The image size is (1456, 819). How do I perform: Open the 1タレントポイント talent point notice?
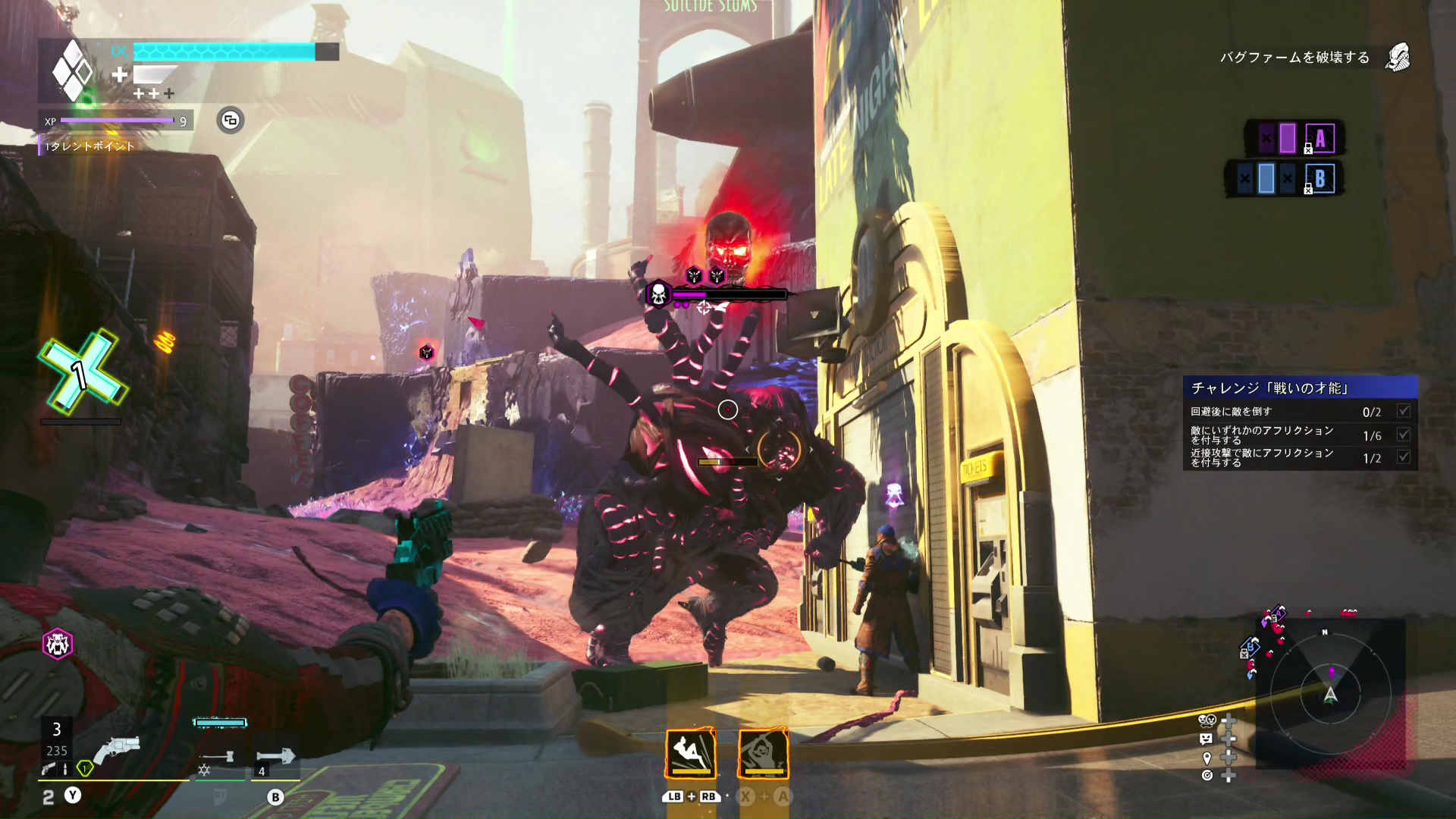click(89, 146)
